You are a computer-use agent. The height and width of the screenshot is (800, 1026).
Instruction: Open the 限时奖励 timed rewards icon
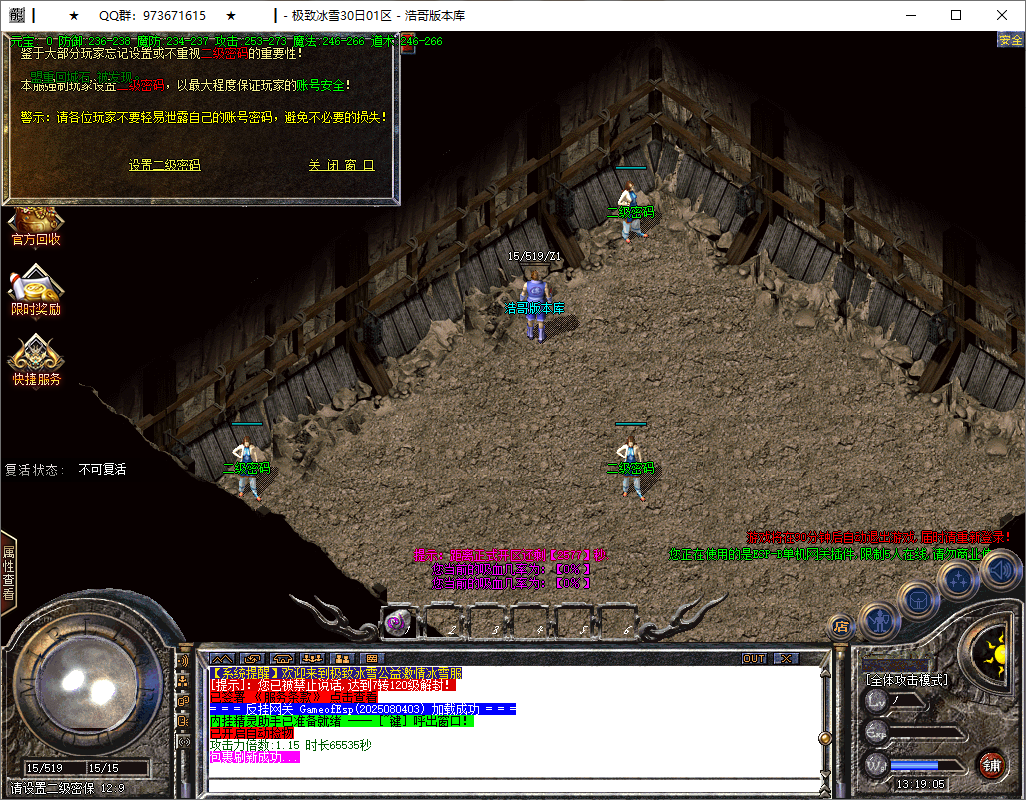(x=36, y=290)
